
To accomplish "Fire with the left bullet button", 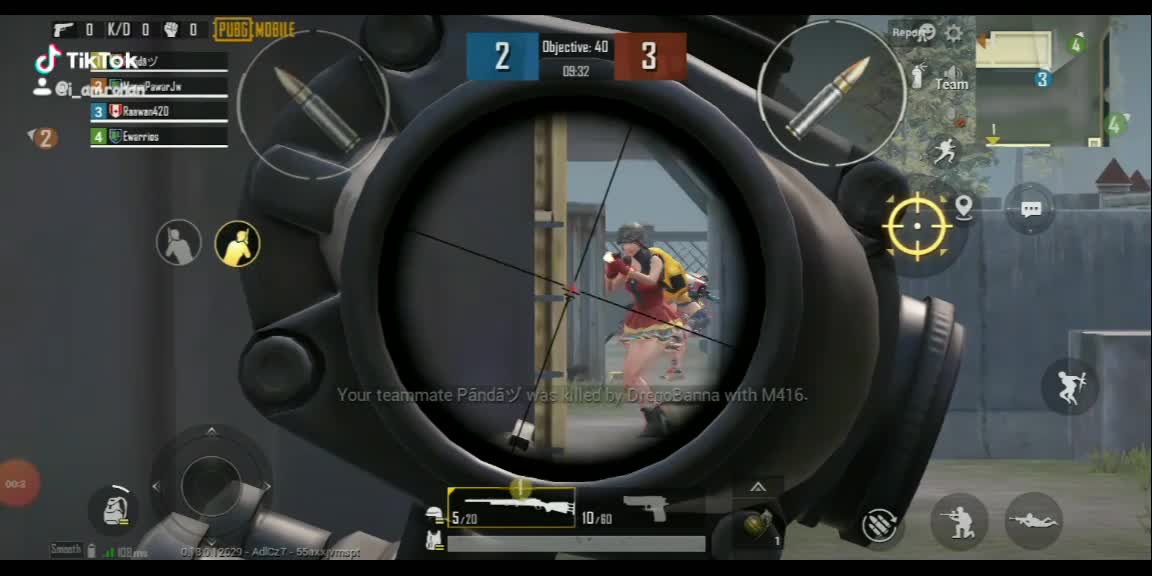I will point(312,103).
